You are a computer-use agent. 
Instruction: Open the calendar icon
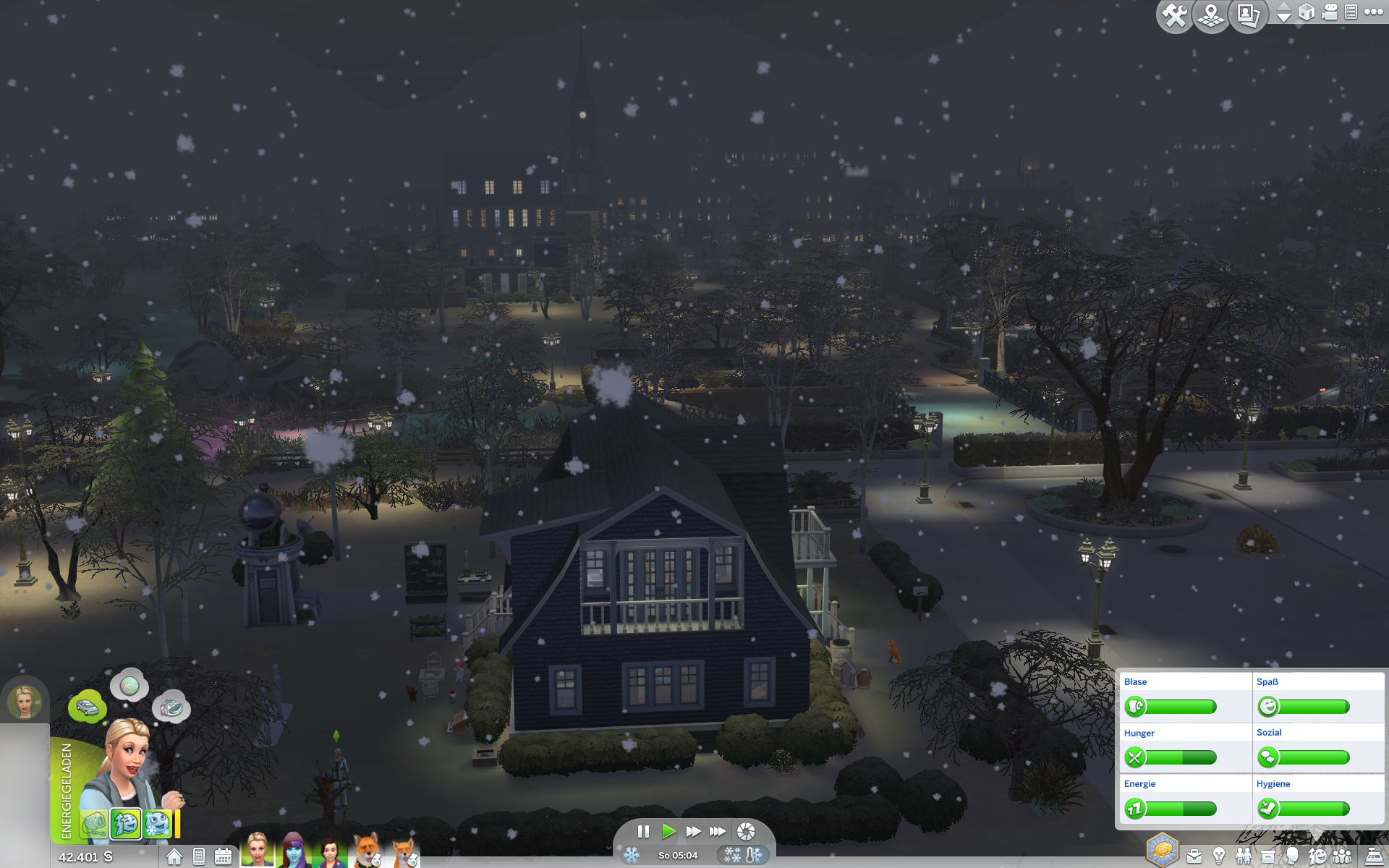pos(223,857)
